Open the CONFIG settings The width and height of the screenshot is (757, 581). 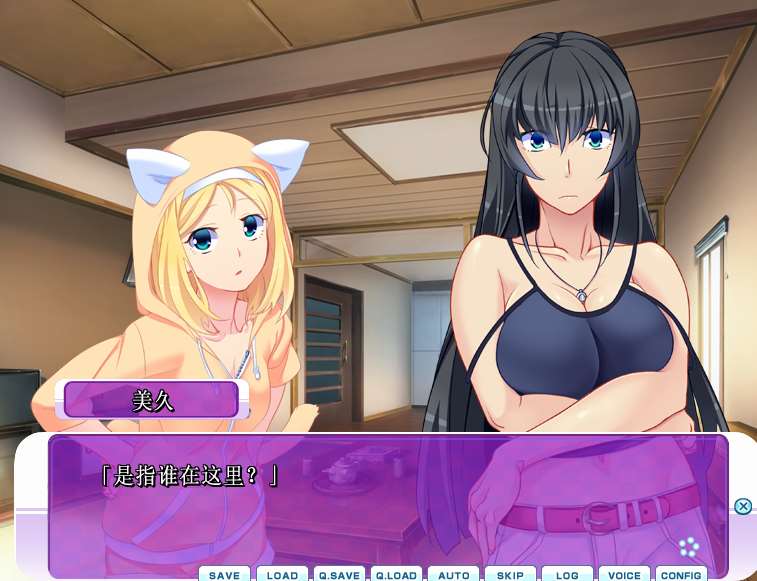coord(681,574)
